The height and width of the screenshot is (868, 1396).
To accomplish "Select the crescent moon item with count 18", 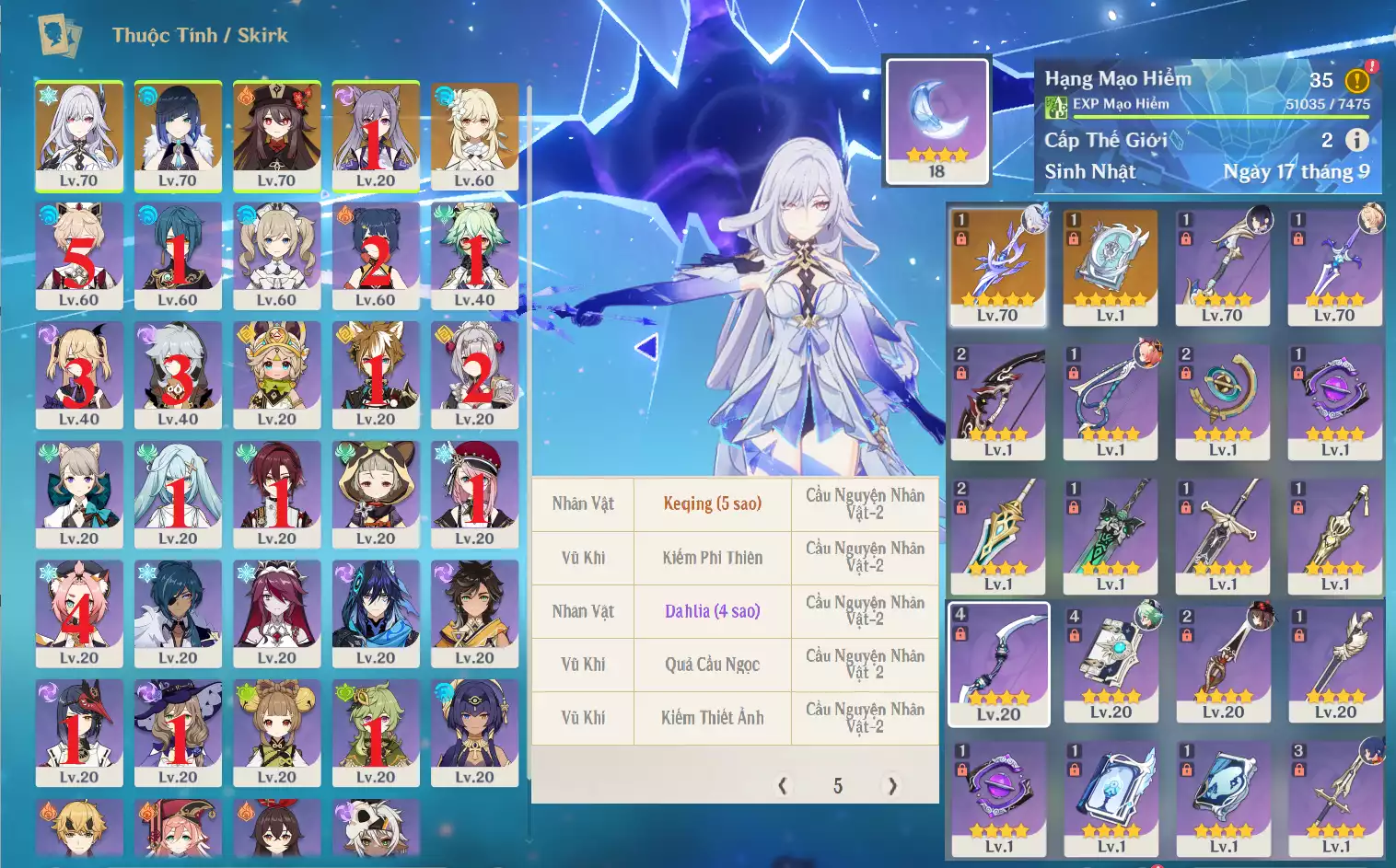I will (936, 121).
